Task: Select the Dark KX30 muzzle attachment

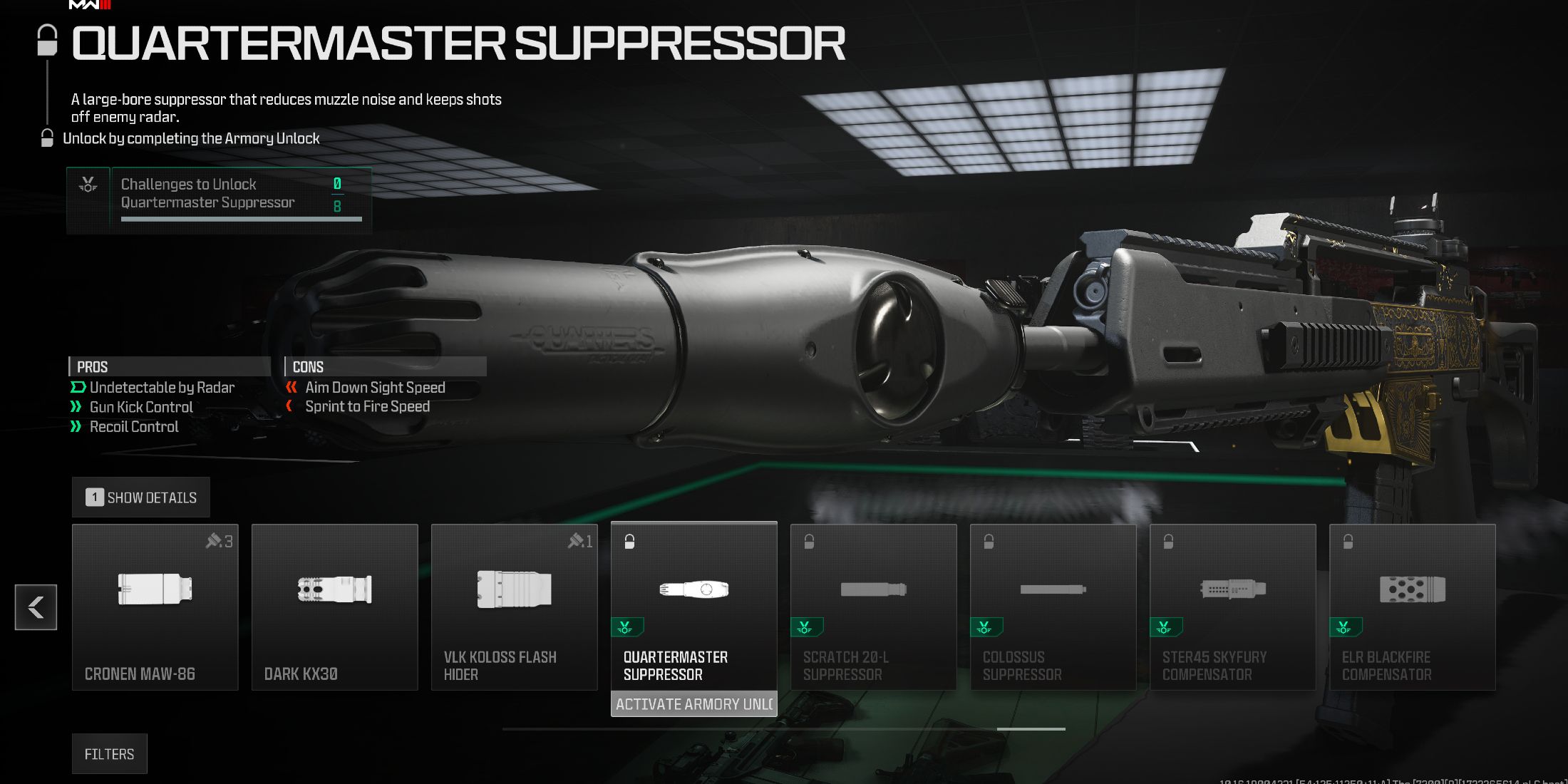Action: 335,606
